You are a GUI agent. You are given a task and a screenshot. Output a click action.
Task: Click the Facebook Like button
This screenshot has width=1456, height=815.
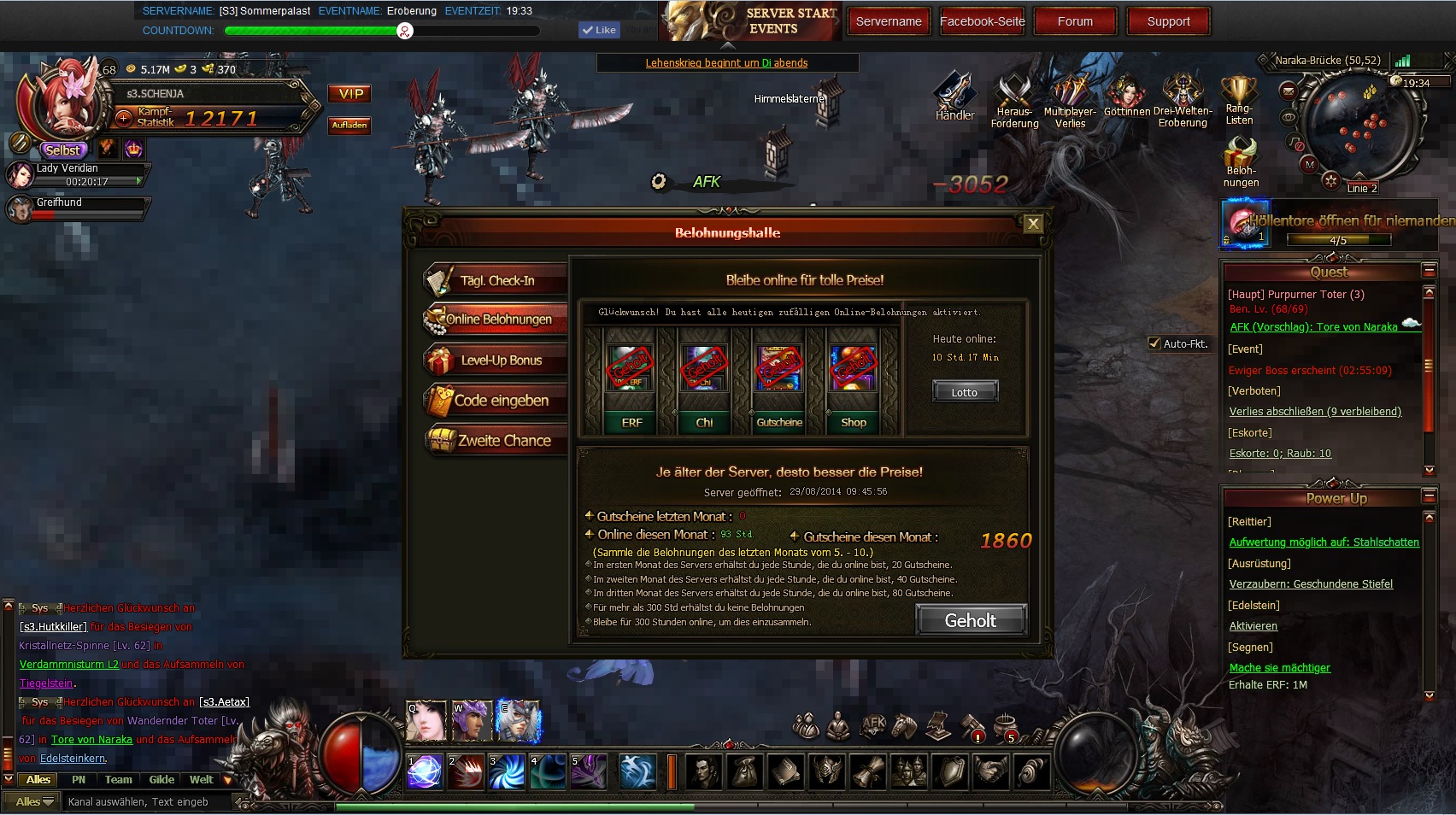598,30
